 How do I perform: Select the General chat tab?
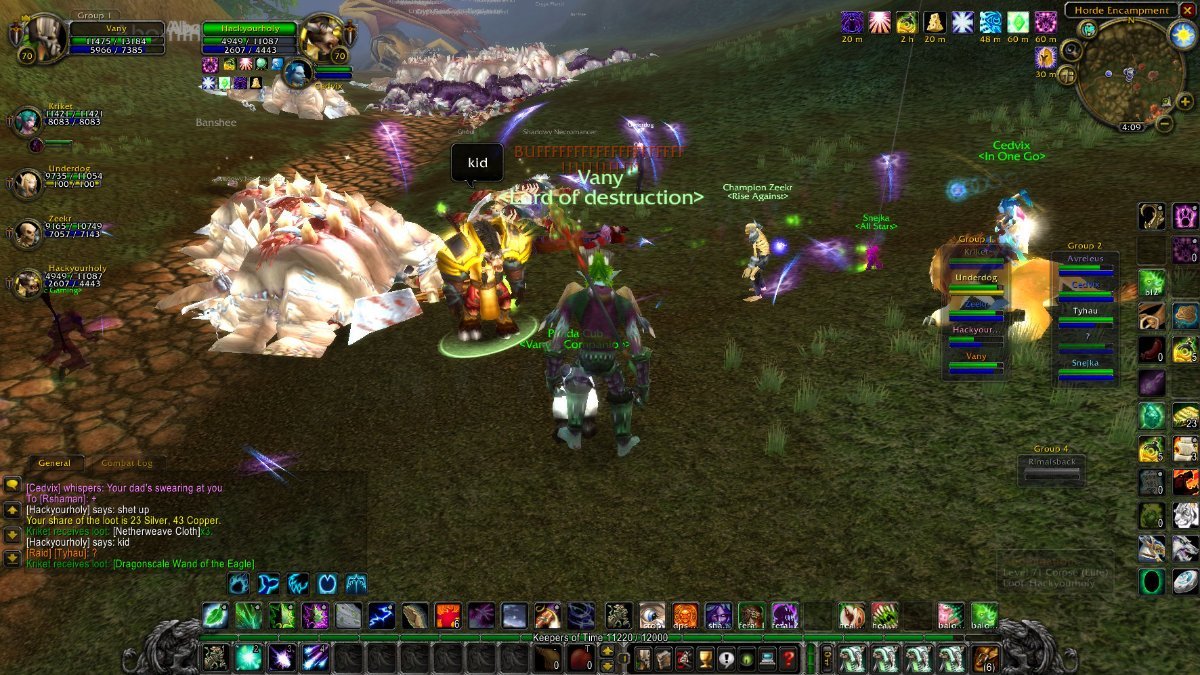[x=54, y=463]
